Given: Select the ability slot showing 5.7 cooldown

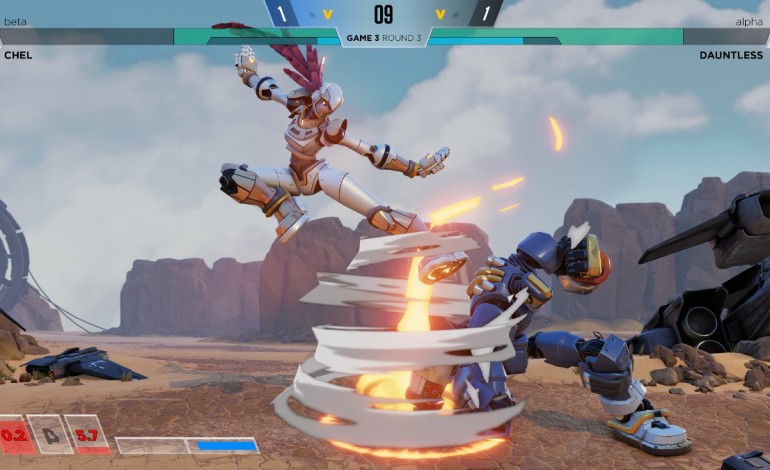Looking at the screenshot, I should click(x=87, y=435).
